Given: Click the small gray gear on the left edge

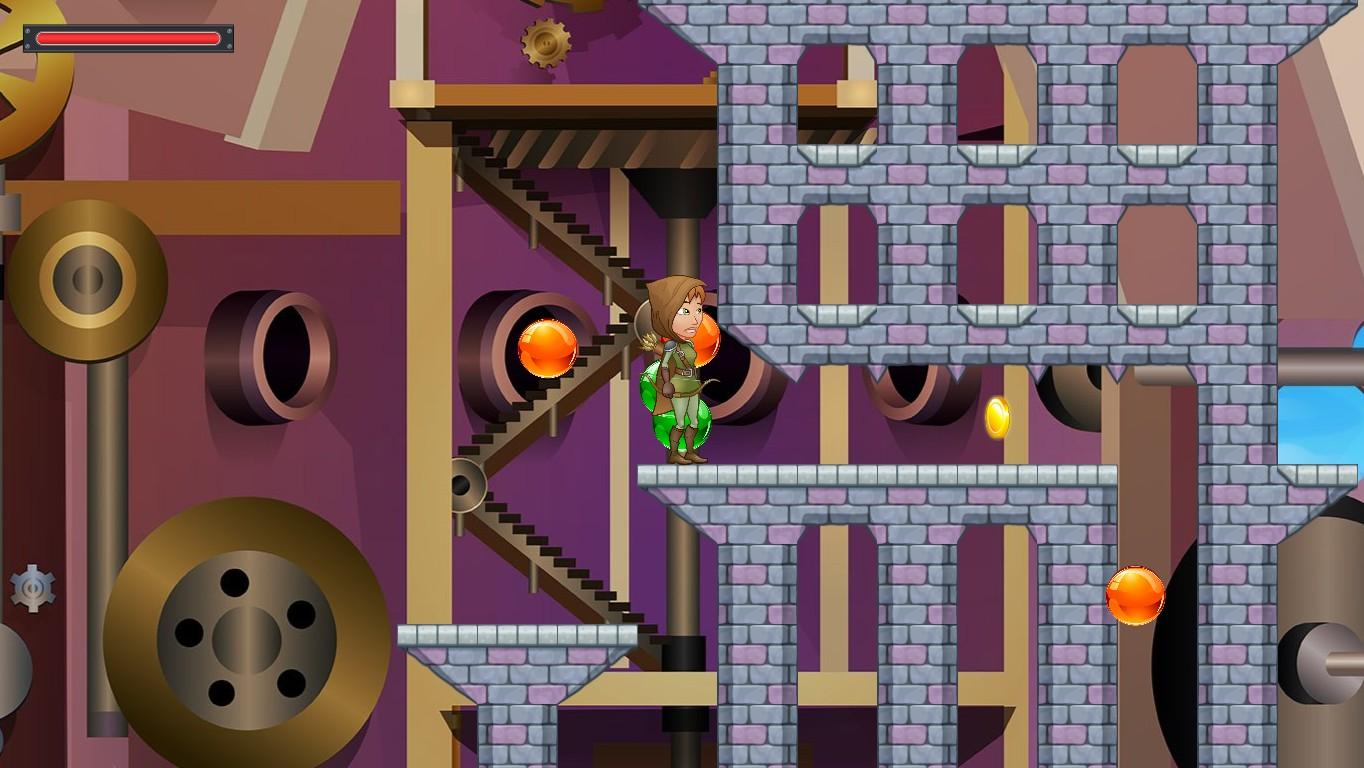Looking at the screenshot, I should pos(30,586).
